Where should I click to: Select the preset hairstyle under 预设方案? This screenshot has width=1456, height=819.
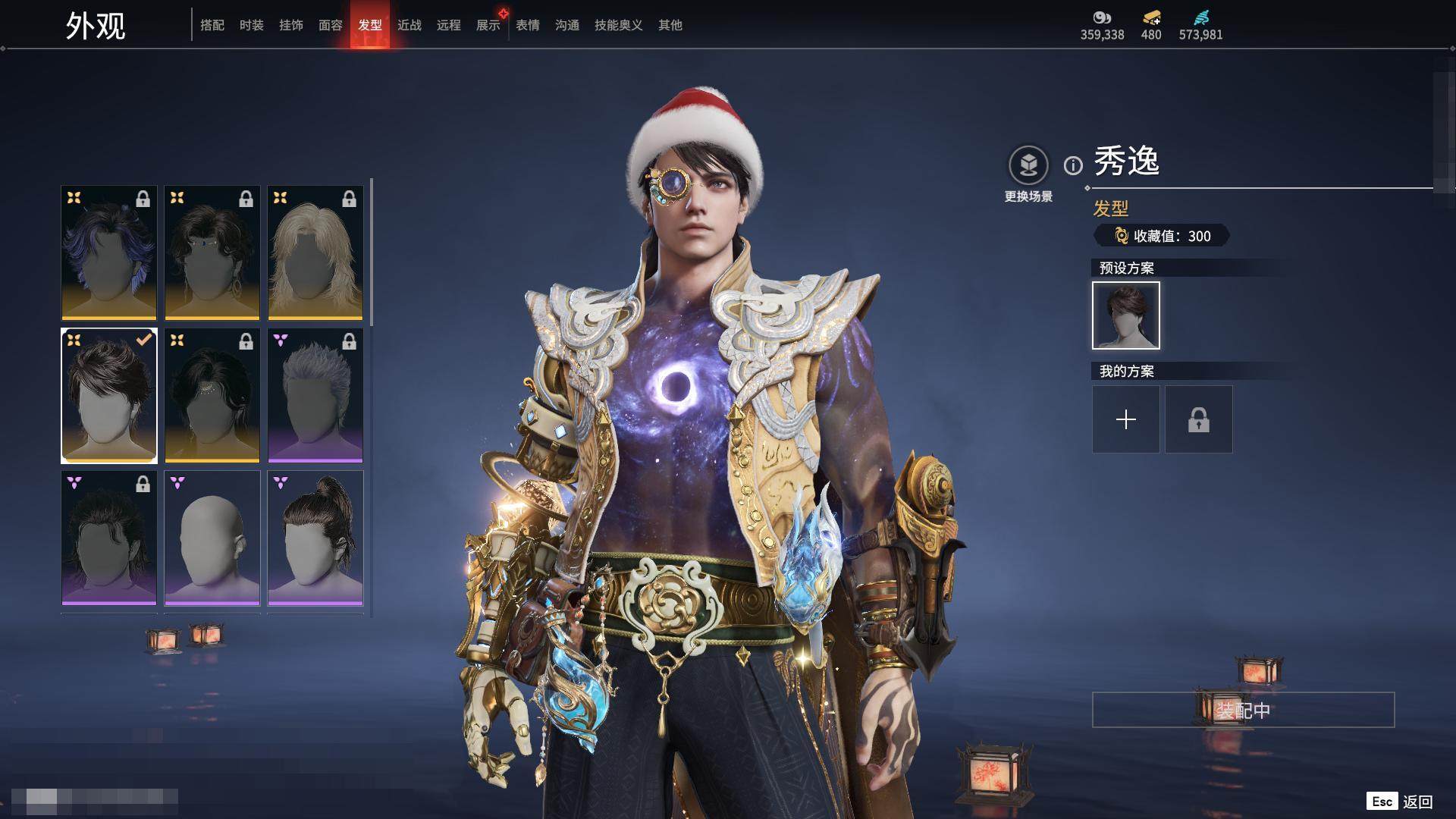pos(1126,315)
